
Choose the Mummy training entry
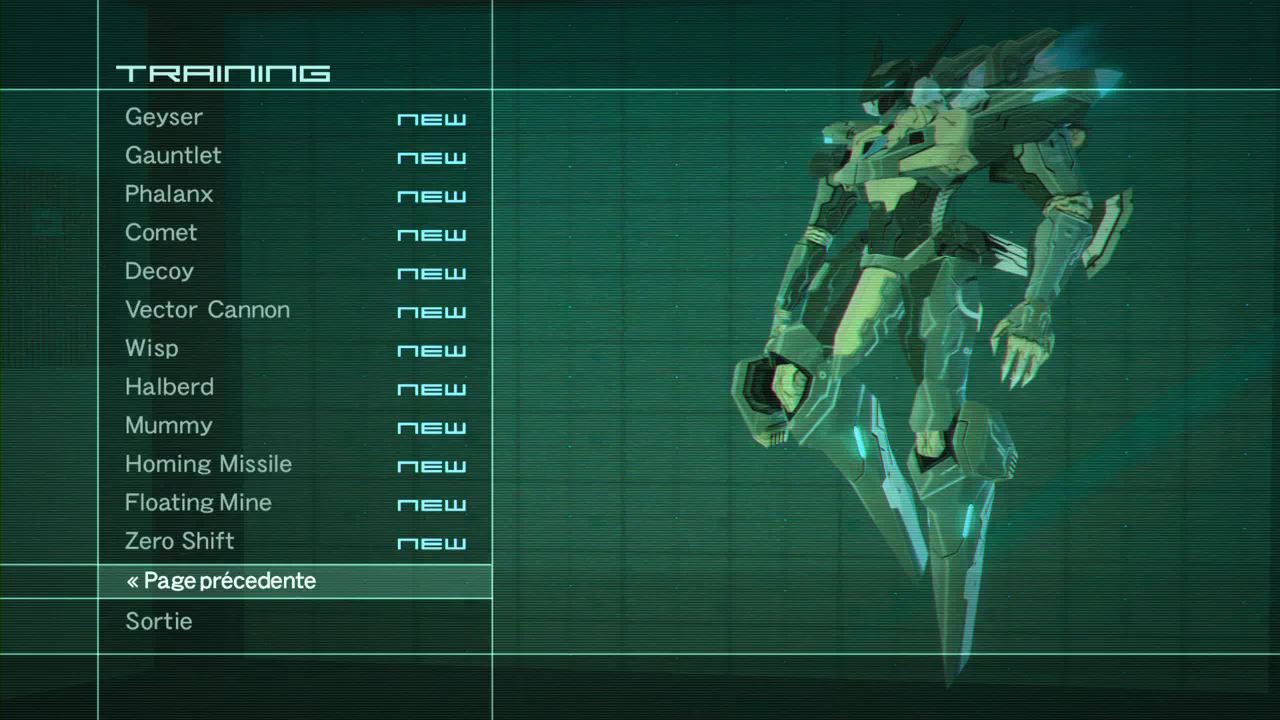coord(168,425)
